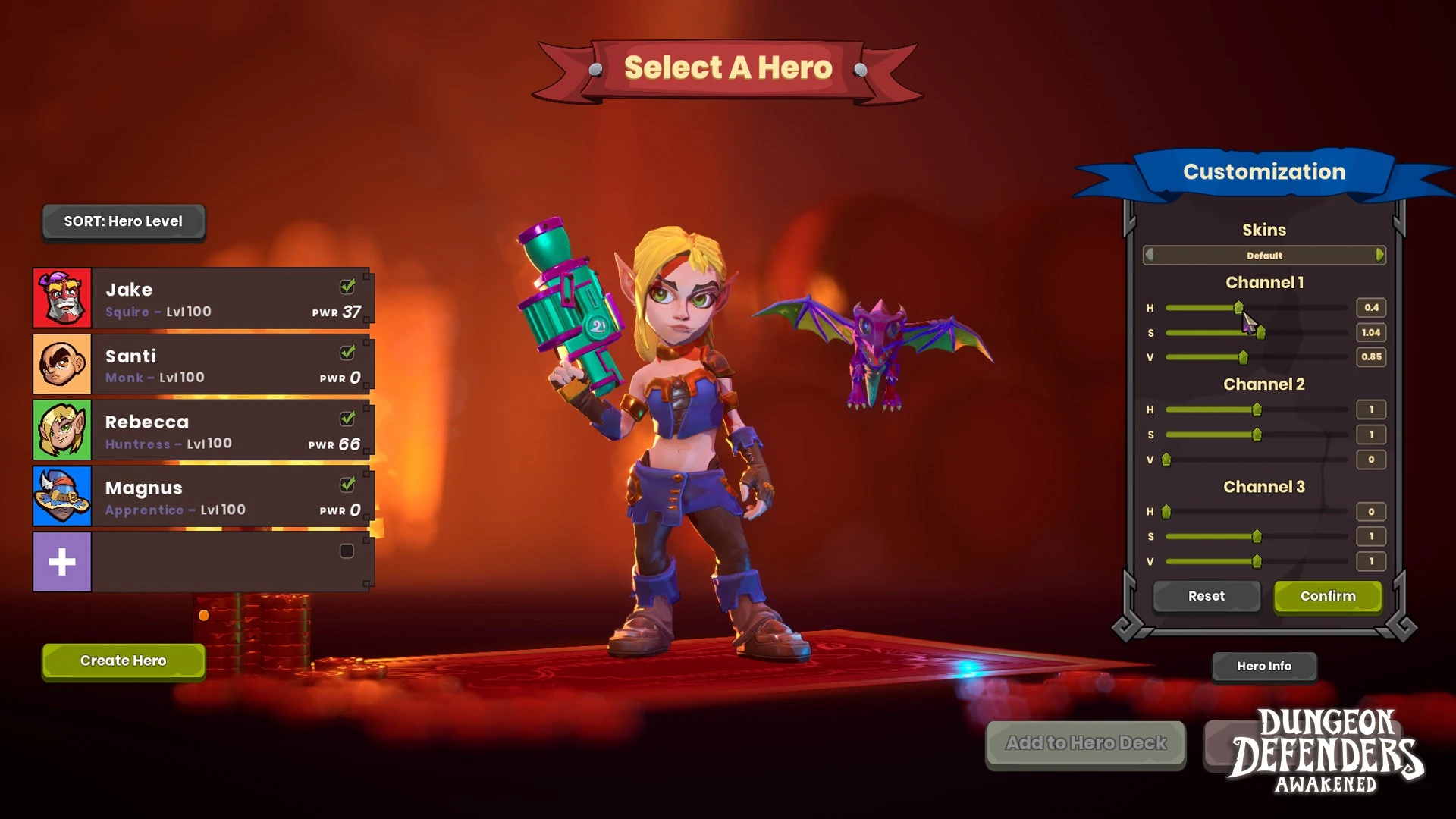
Task: Toggle the checkbox next to Jake
Action: (x=347, y=287)
